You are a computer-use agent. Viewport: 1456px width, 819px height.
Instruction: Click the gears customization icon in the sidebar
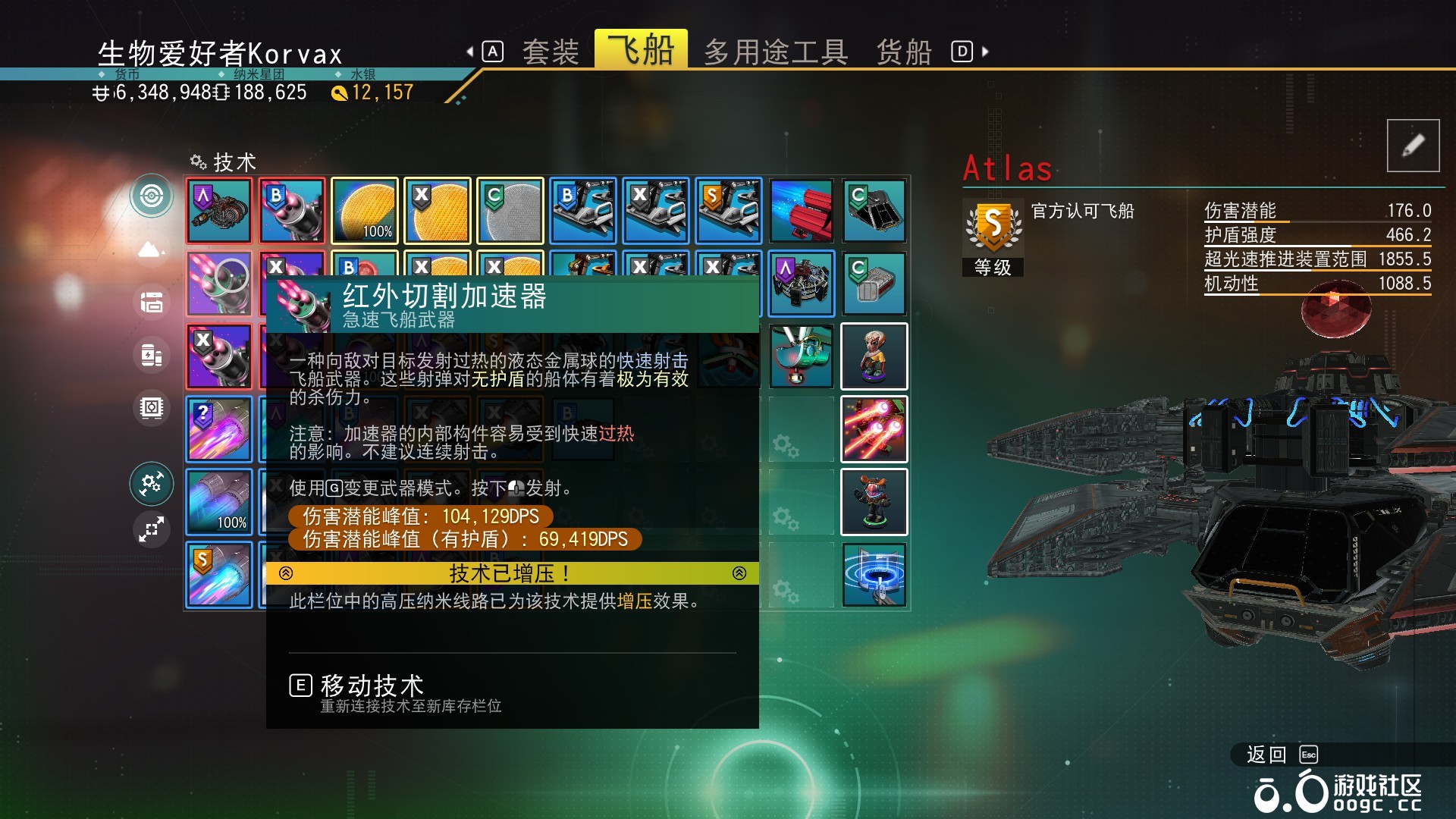[x=152, y=483]
